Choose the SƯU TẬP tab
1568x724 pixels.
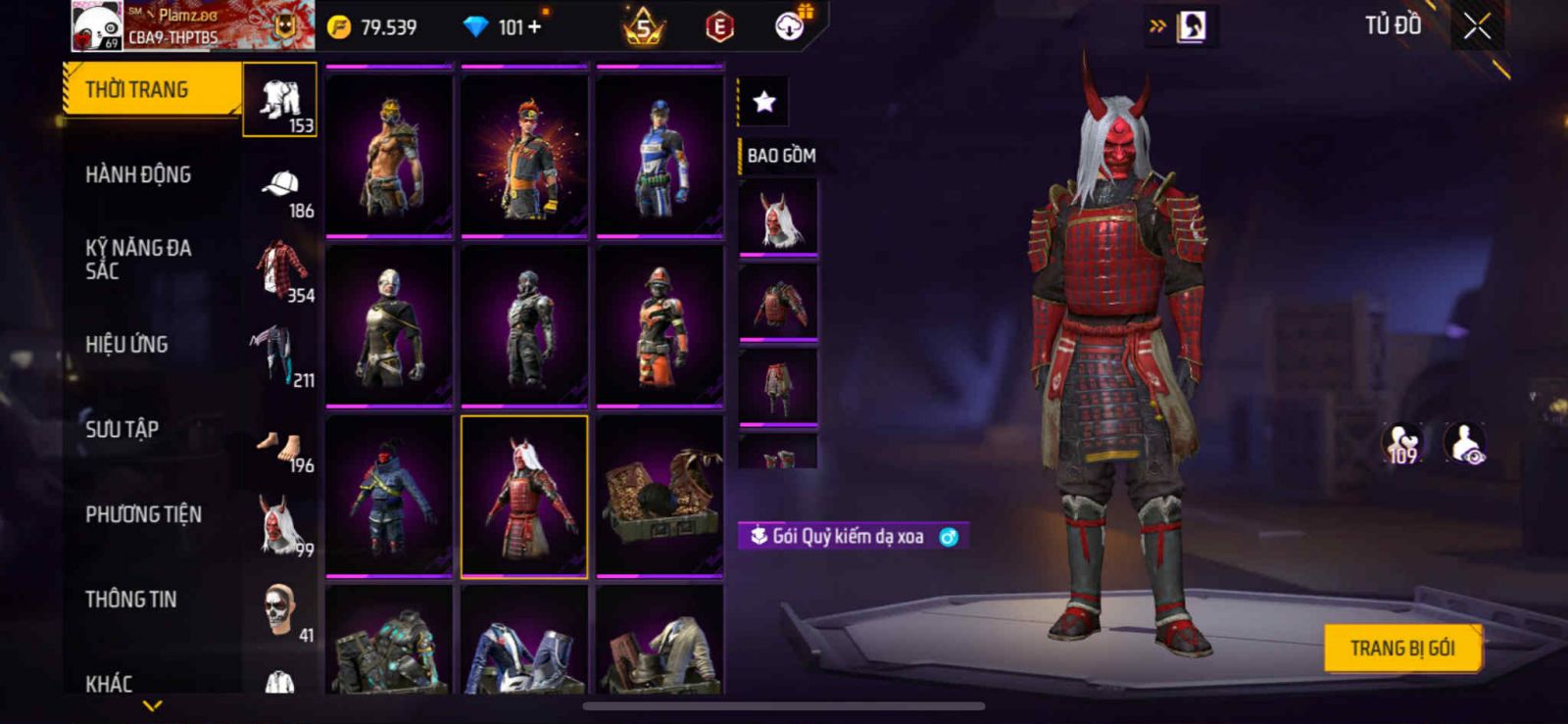pyautogui.click(x=122, y=429)
